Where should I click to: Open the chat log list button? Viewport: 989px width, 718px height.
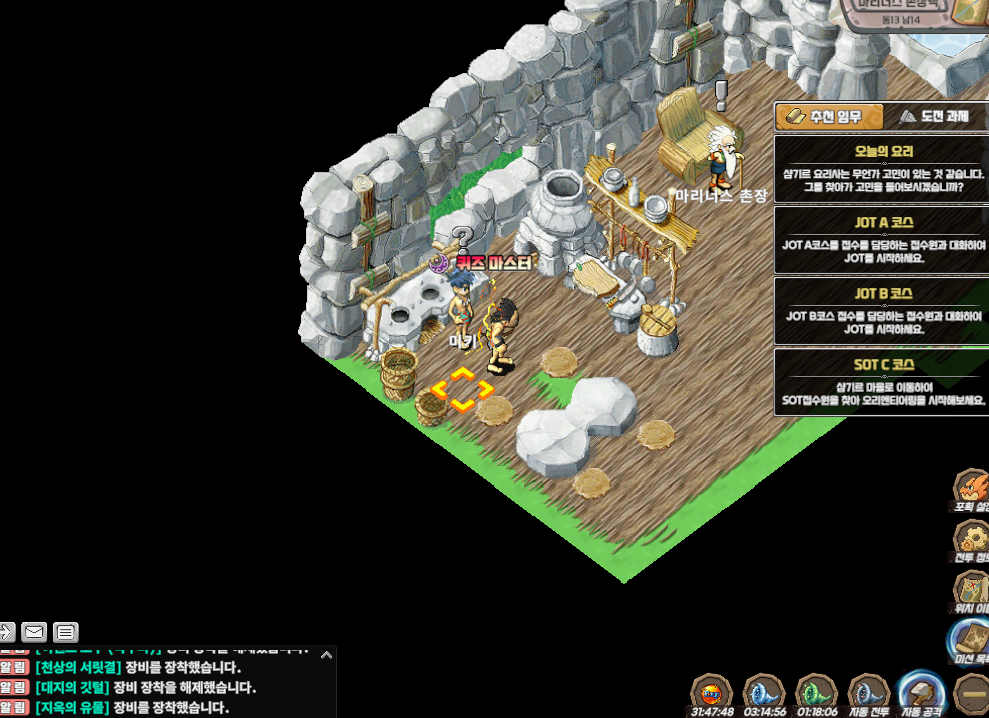(x=66, y=632)
